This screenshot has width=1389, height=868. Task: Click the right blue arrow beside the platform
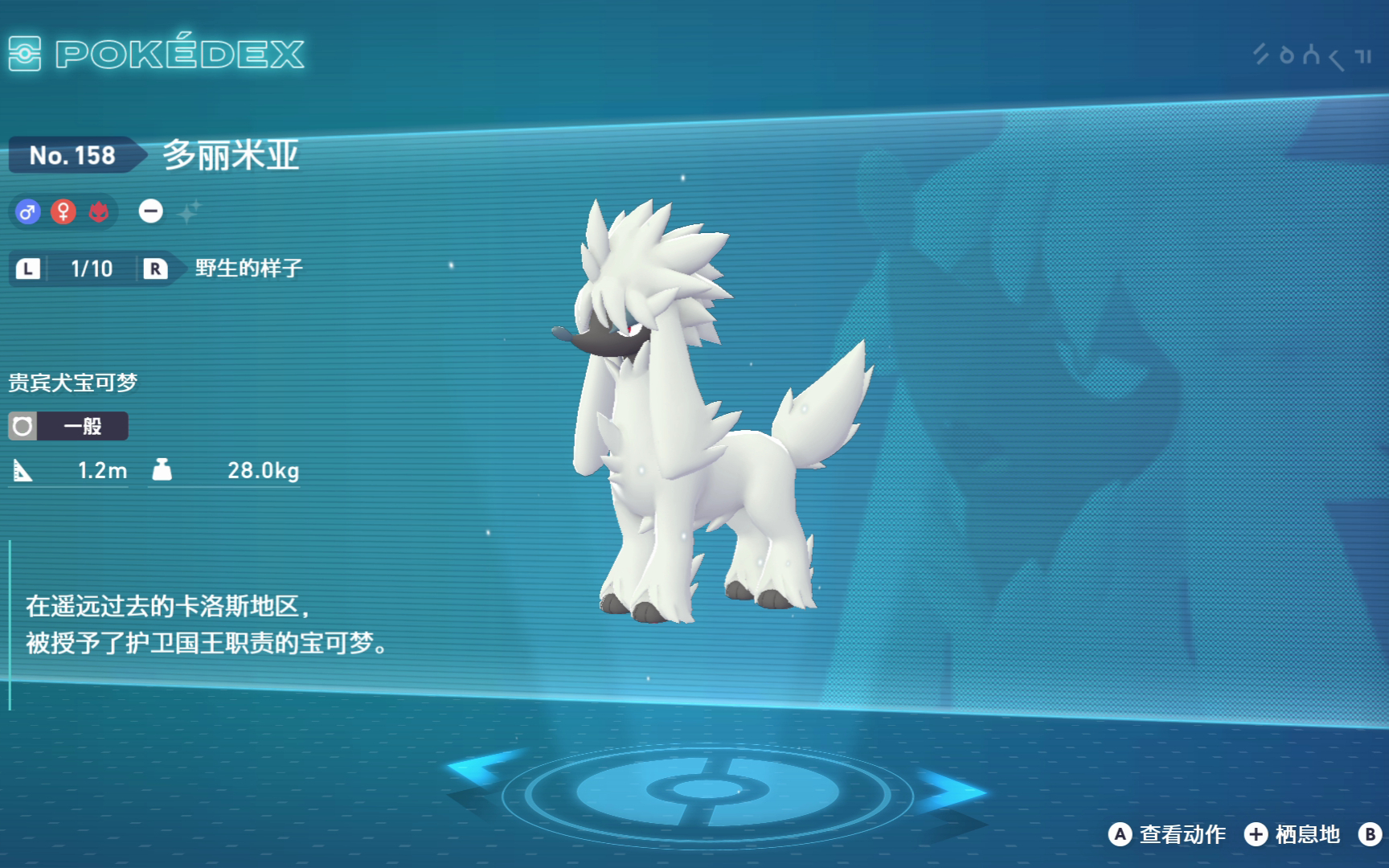pos(951,790)
